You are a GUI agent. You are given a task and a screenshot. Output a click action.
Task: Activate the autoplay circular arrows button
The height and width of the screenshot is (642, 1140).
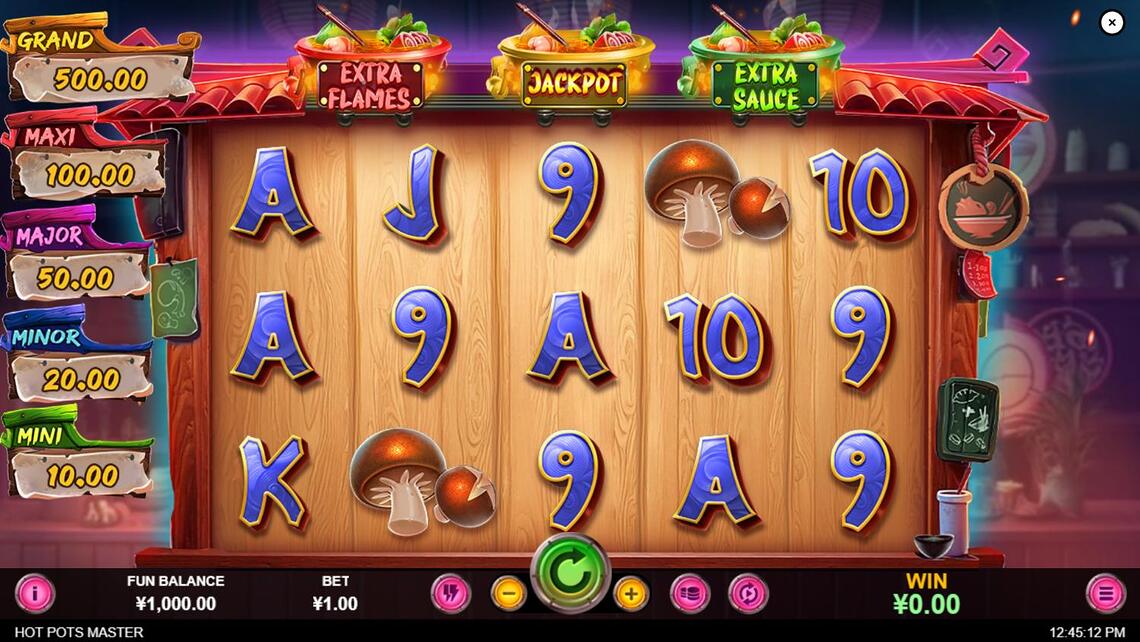(747, 593)
